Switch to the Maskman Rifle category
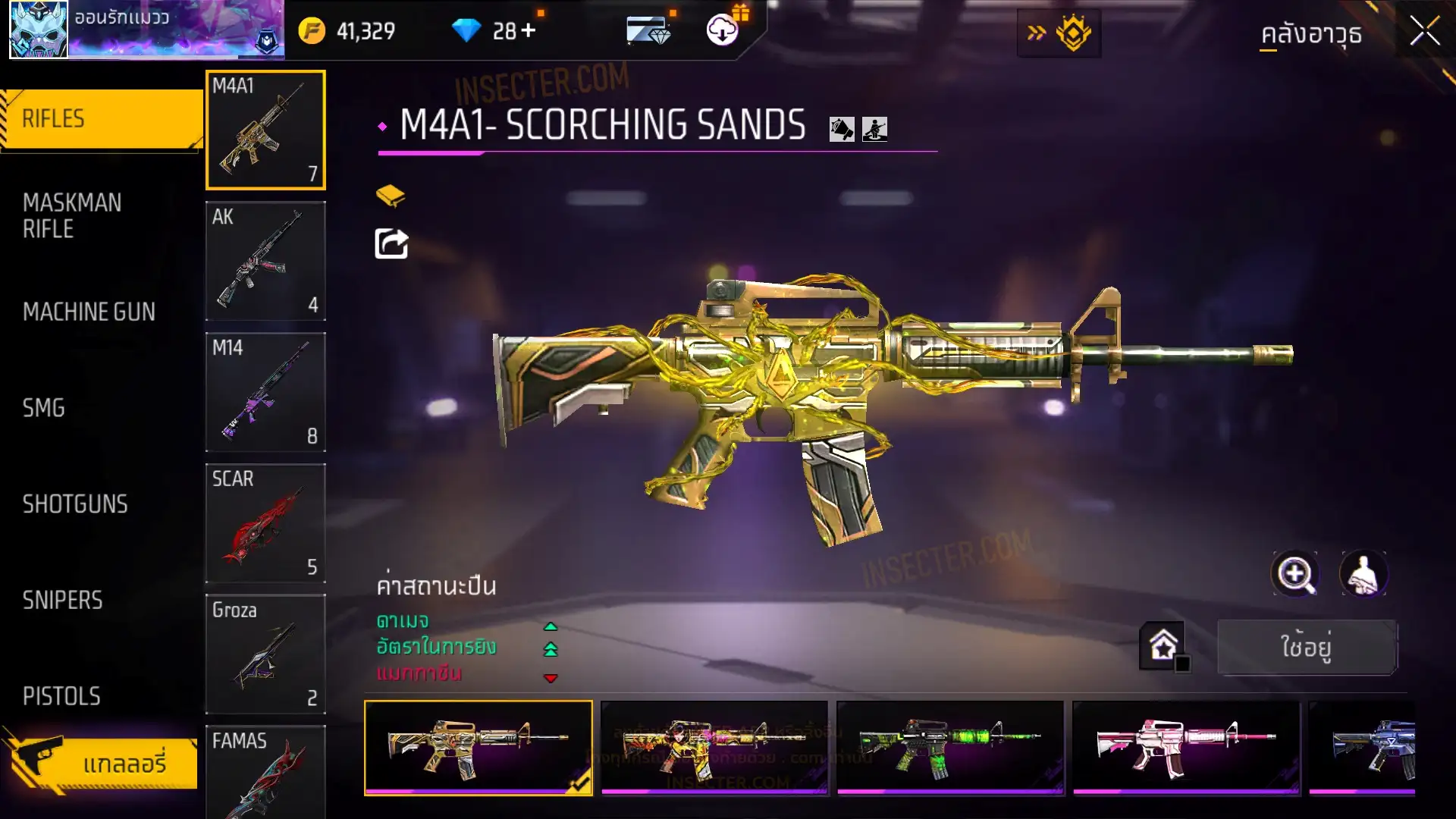1456x819 pixels. [x=72, y=216]
